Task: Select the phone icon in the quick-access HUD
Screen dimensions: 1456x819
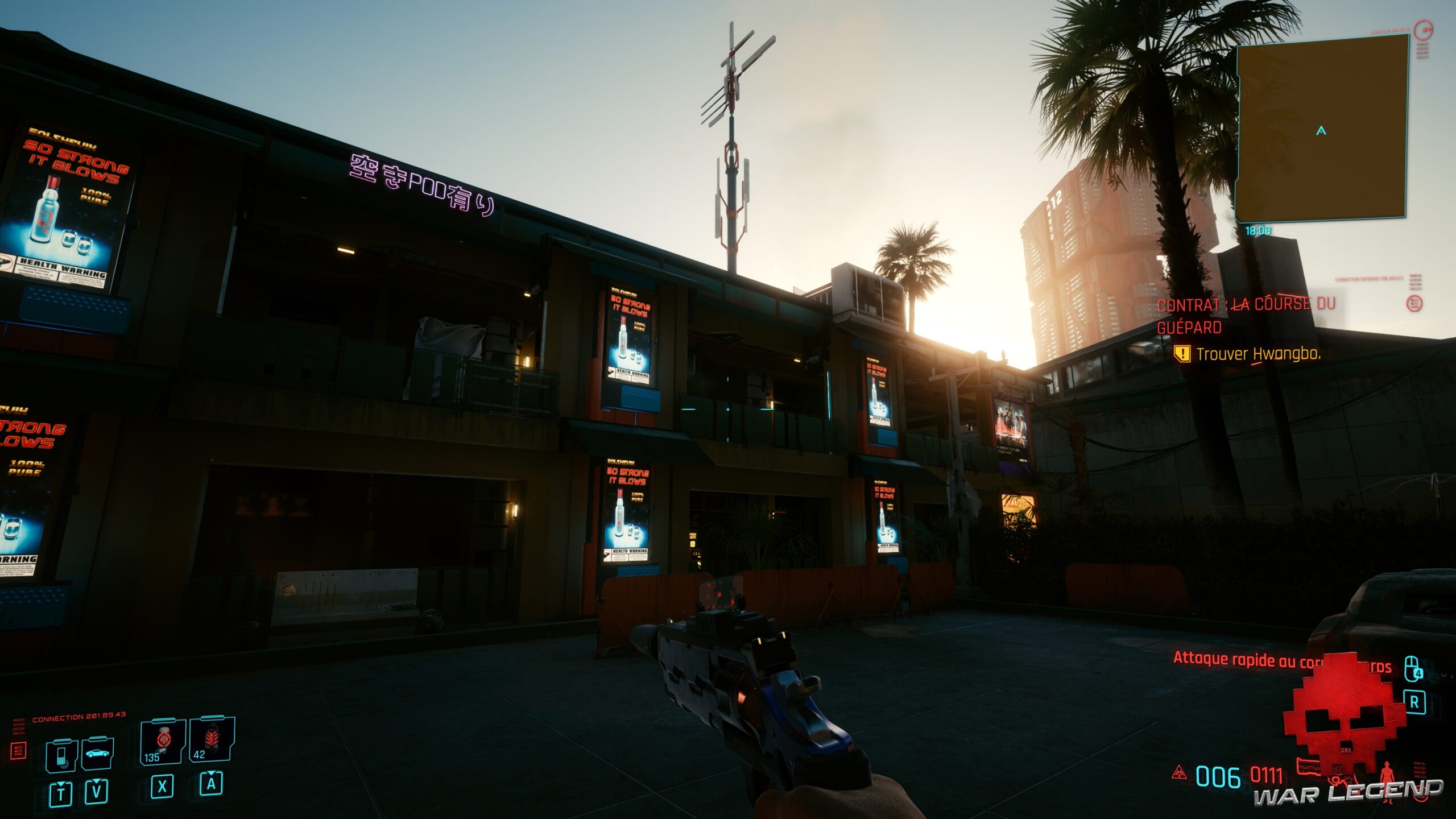Action: point(61,755)
